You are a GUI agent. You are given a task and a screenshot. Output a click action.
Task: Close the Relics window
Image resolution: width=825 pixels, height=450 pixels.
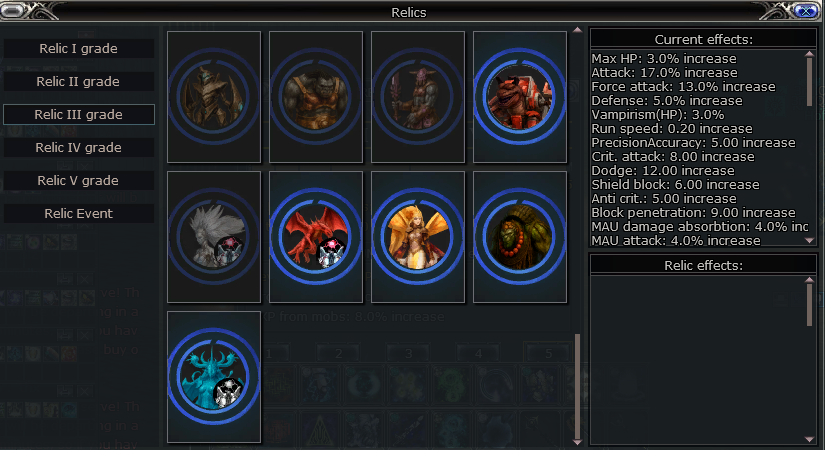click(805, 11)
